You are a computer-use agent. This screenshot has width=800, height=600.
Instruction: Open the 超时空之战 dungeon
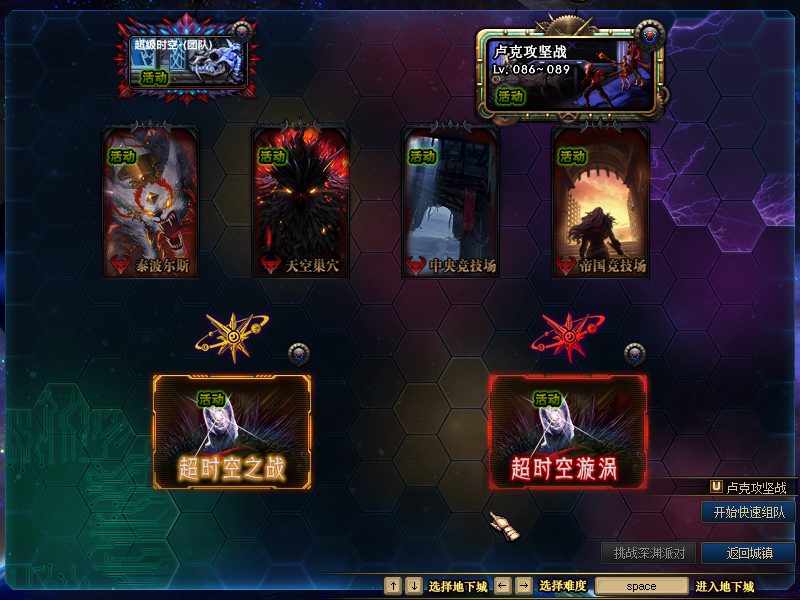[x=232, y=433]
